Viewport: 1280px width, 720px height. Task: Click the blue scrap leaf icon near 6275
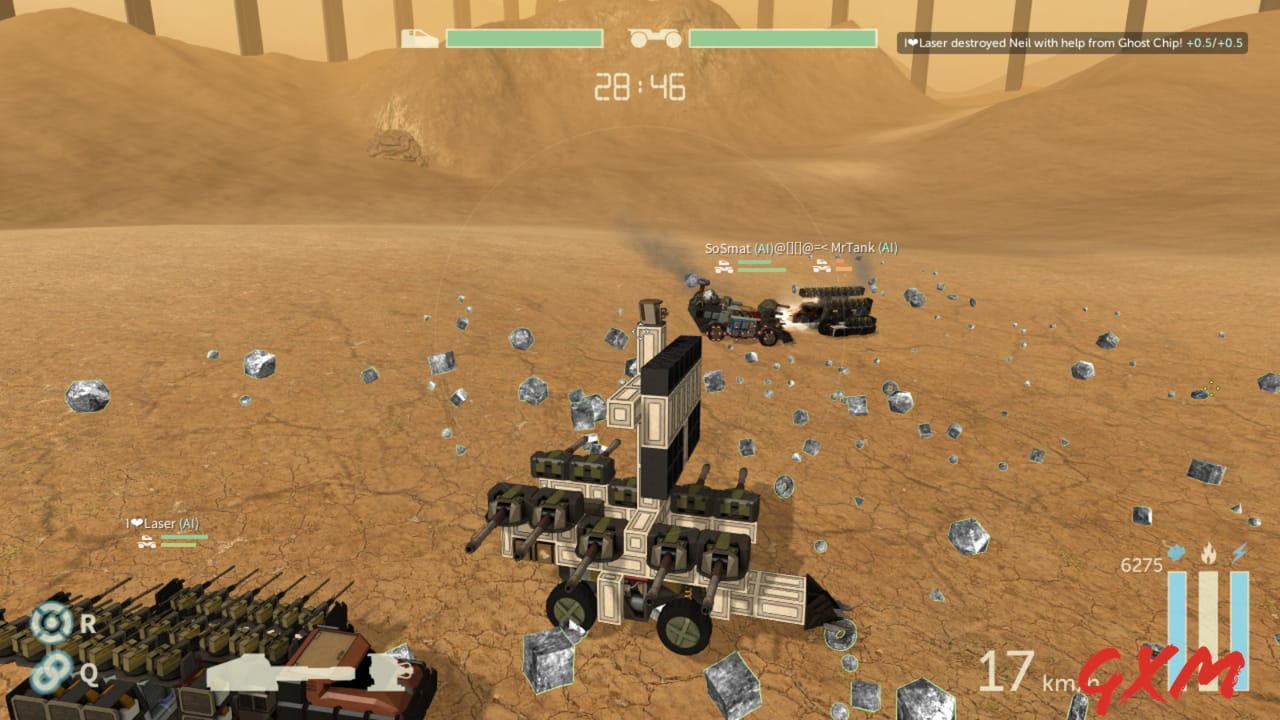coord(1175,553)
